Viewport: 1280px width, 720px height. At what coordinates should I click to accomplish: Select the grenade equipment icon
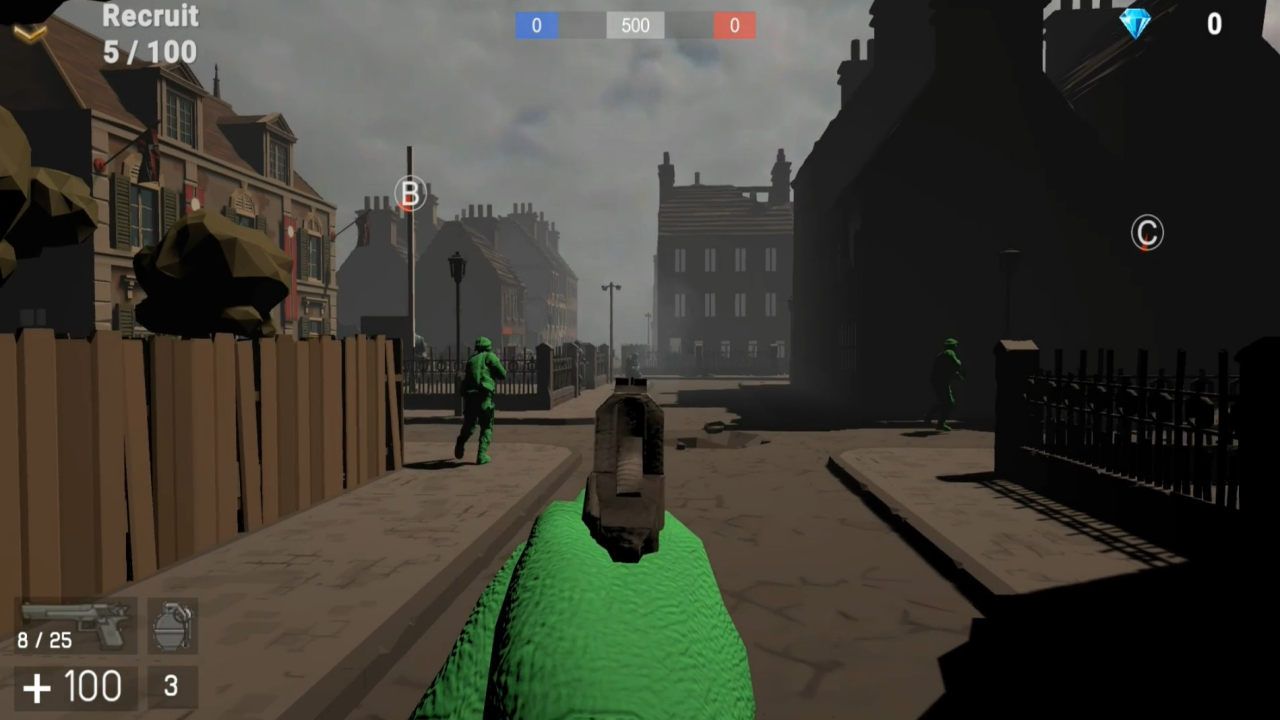[172, 625]
